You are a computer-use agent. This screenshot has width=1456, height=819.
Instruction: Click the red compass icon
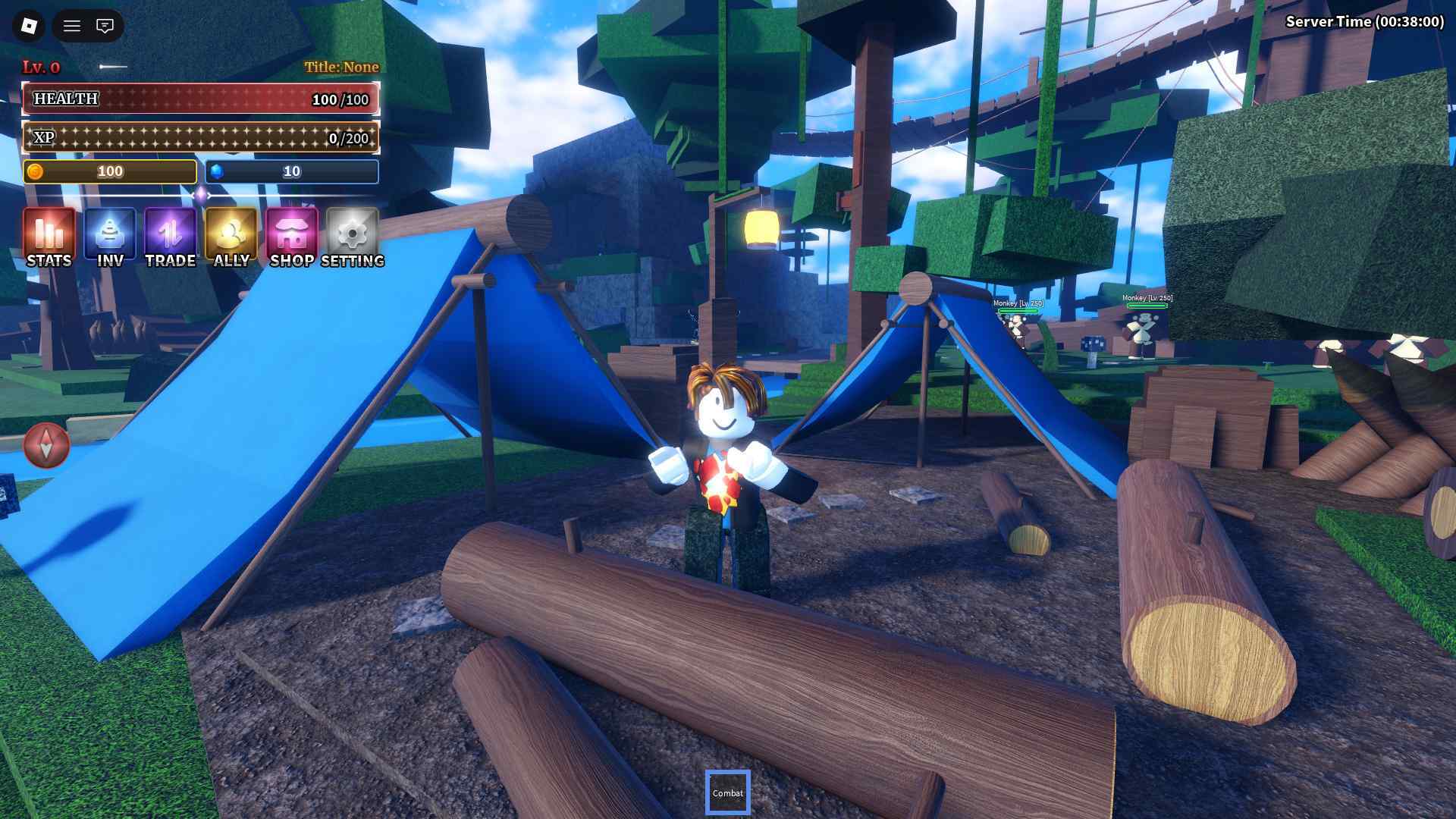46,445
